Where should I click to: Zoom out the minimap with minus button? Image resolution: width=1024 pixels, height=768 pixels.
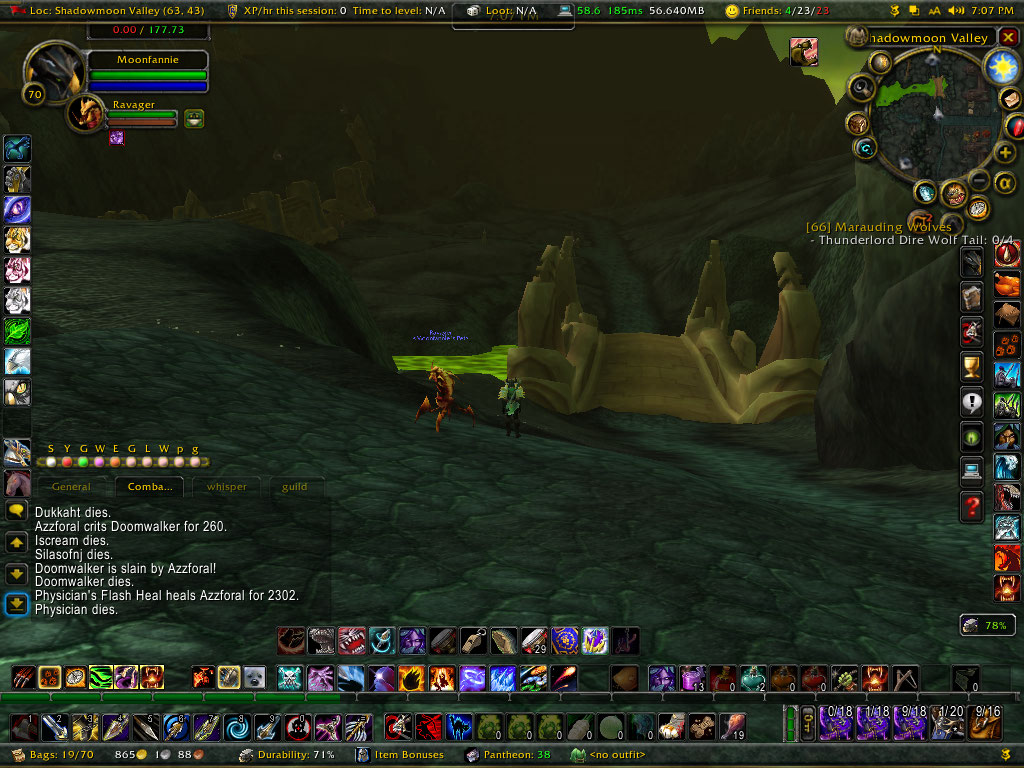tap(981, 180)
